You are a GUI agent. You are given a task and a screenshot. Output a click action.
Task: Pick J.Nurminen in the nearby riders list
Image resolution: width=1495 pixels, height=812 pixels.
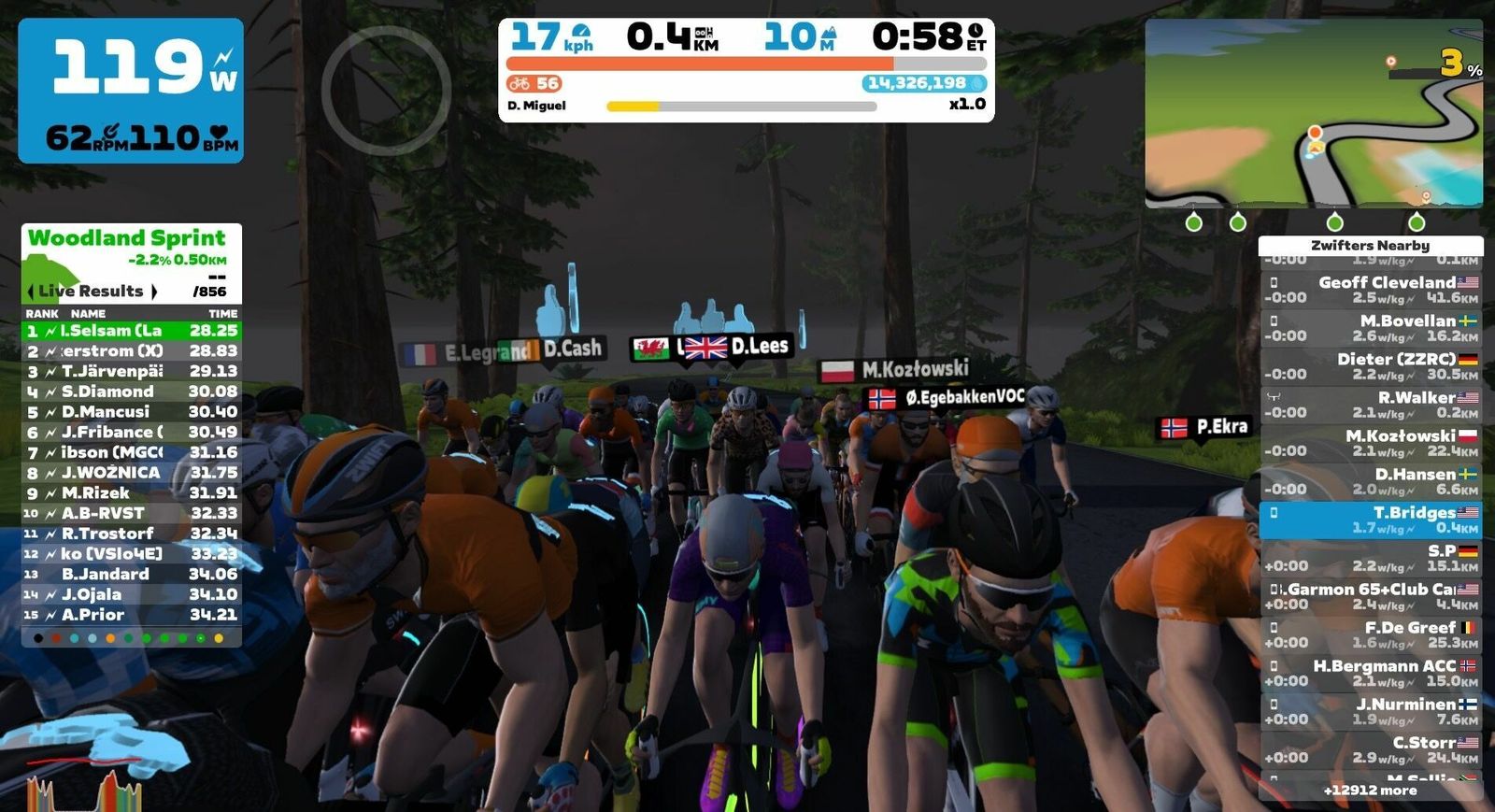pos(1370,711)
